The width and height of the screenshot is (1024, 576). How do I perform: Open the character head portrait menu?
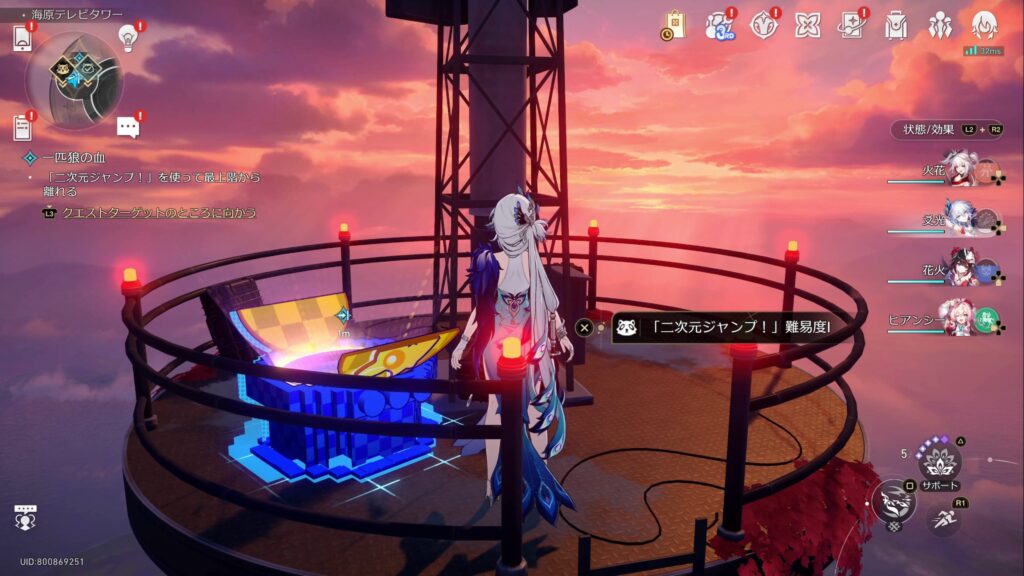coord(984,25)
